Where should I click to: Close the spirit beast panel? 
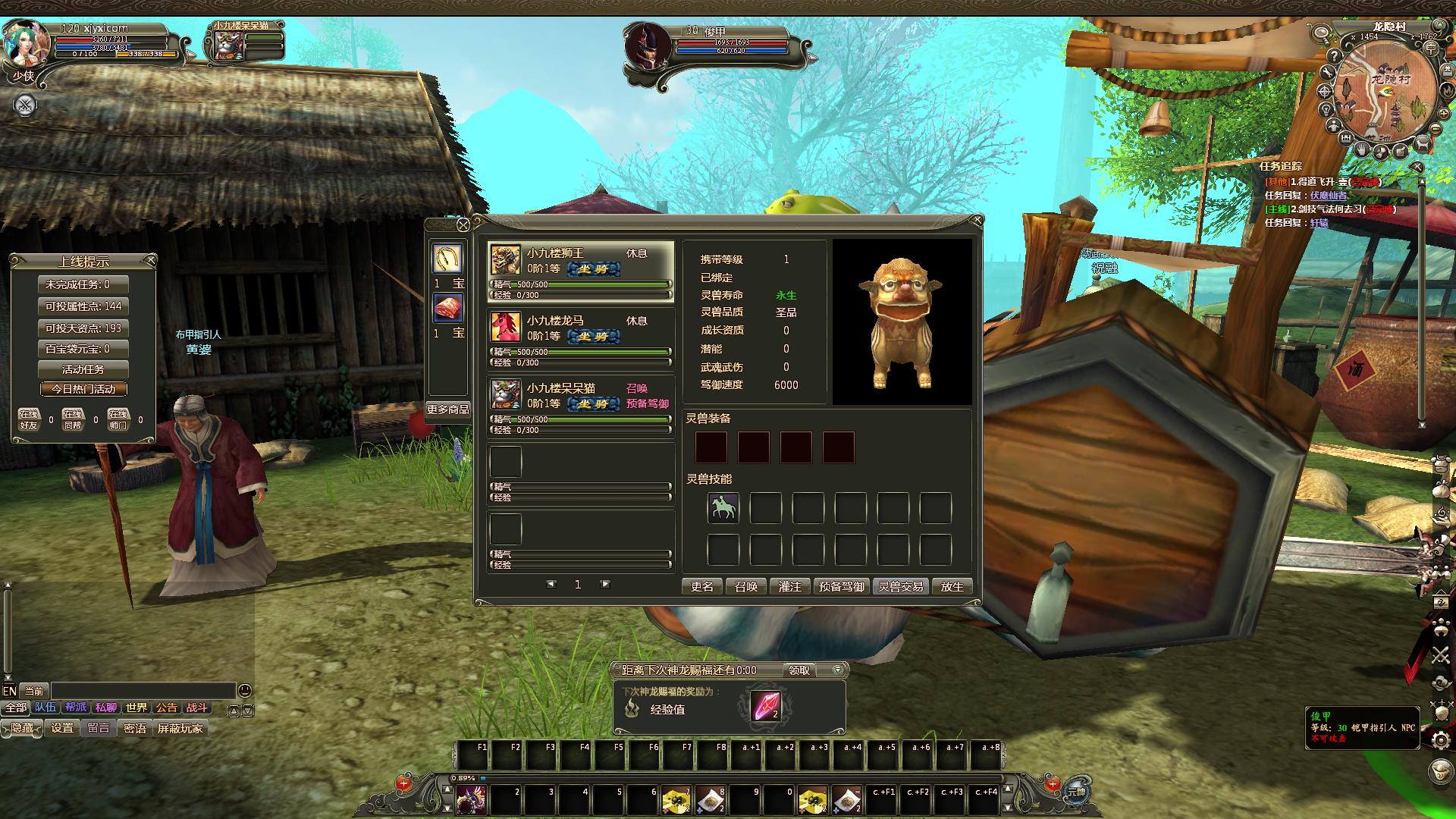[977, 221]
